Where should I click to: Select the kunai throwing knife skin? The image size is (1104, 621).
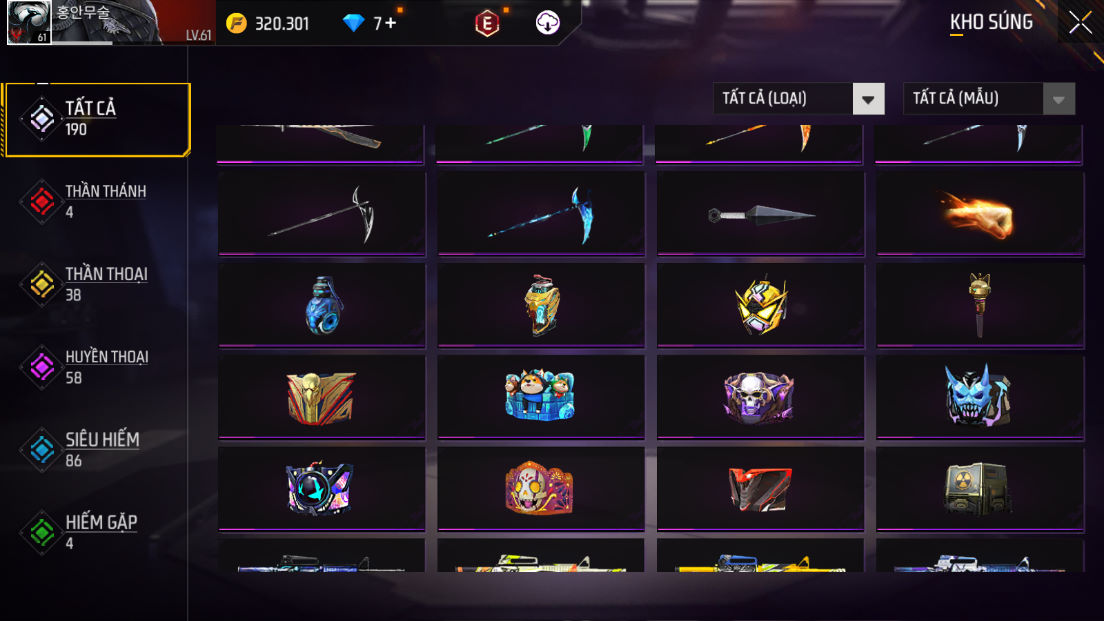click(760, 213)
